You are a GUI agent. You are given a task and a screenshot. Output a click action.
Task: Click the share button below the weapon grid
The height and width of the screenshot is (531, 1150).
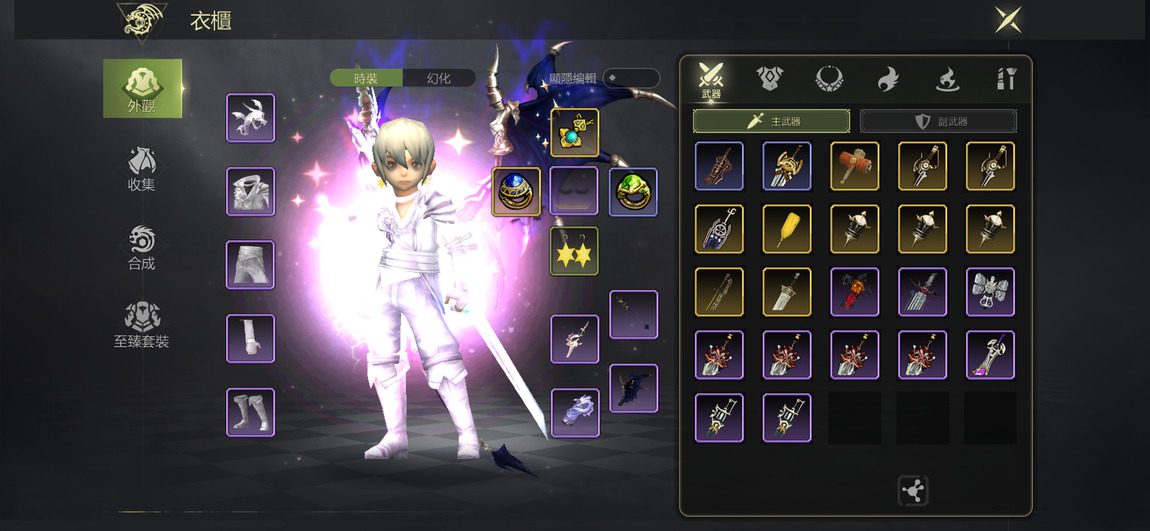[x=912, y=490]
